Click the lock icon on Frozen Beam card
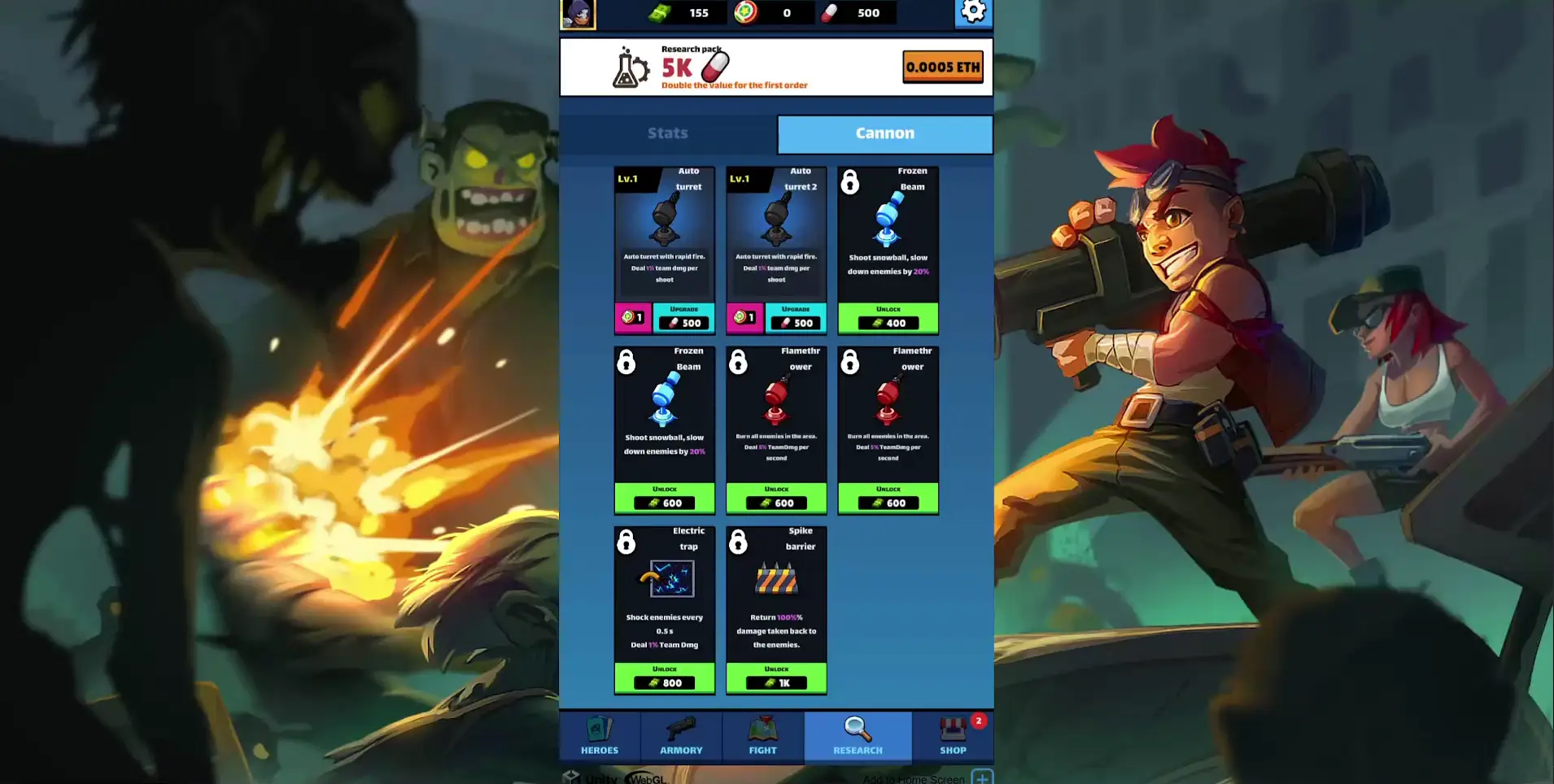This screenshot has height=784, width=1554. [x=850, y=183]
